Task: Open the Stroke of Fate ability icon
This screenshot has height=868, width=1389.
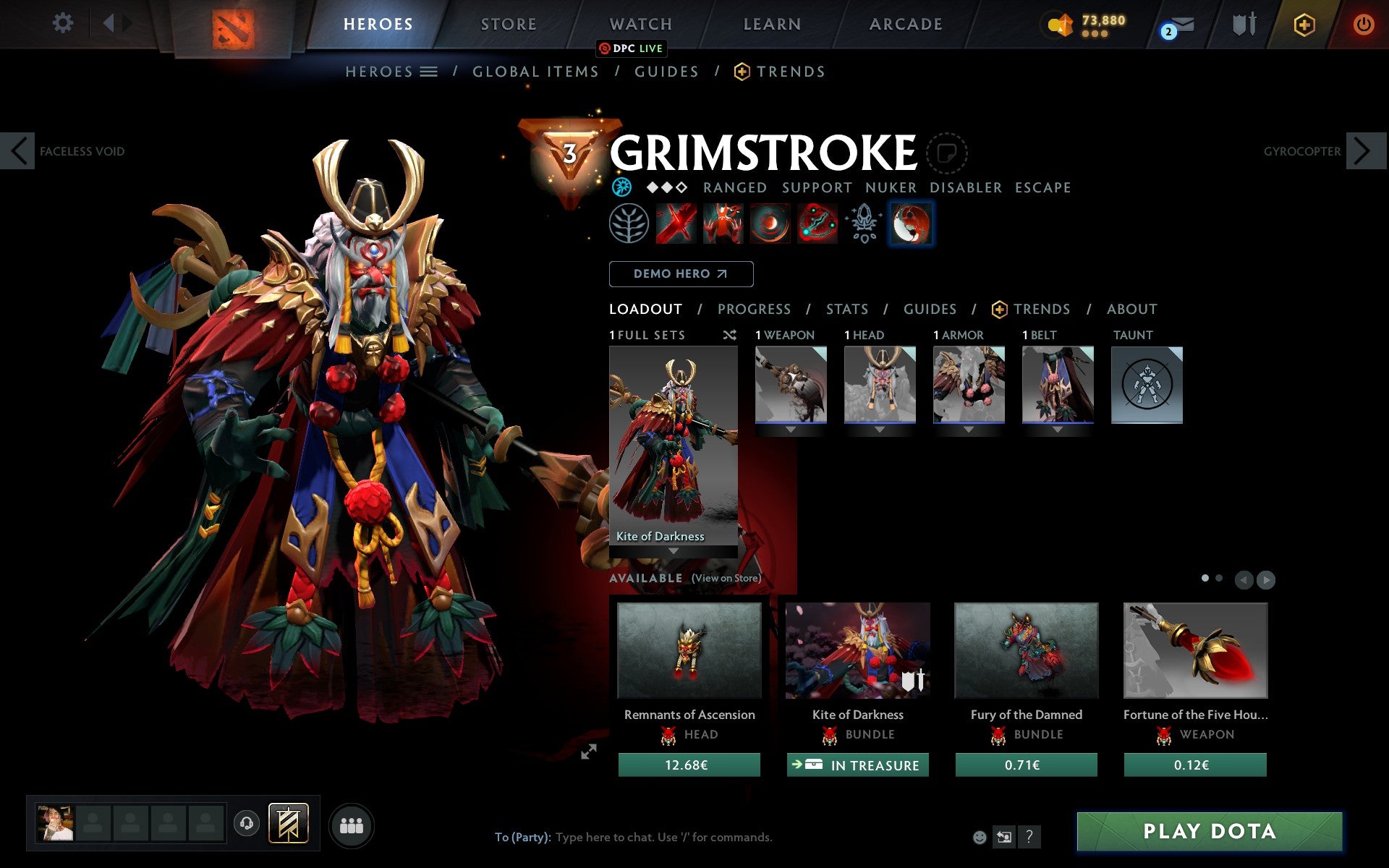Action: point(675,224)
